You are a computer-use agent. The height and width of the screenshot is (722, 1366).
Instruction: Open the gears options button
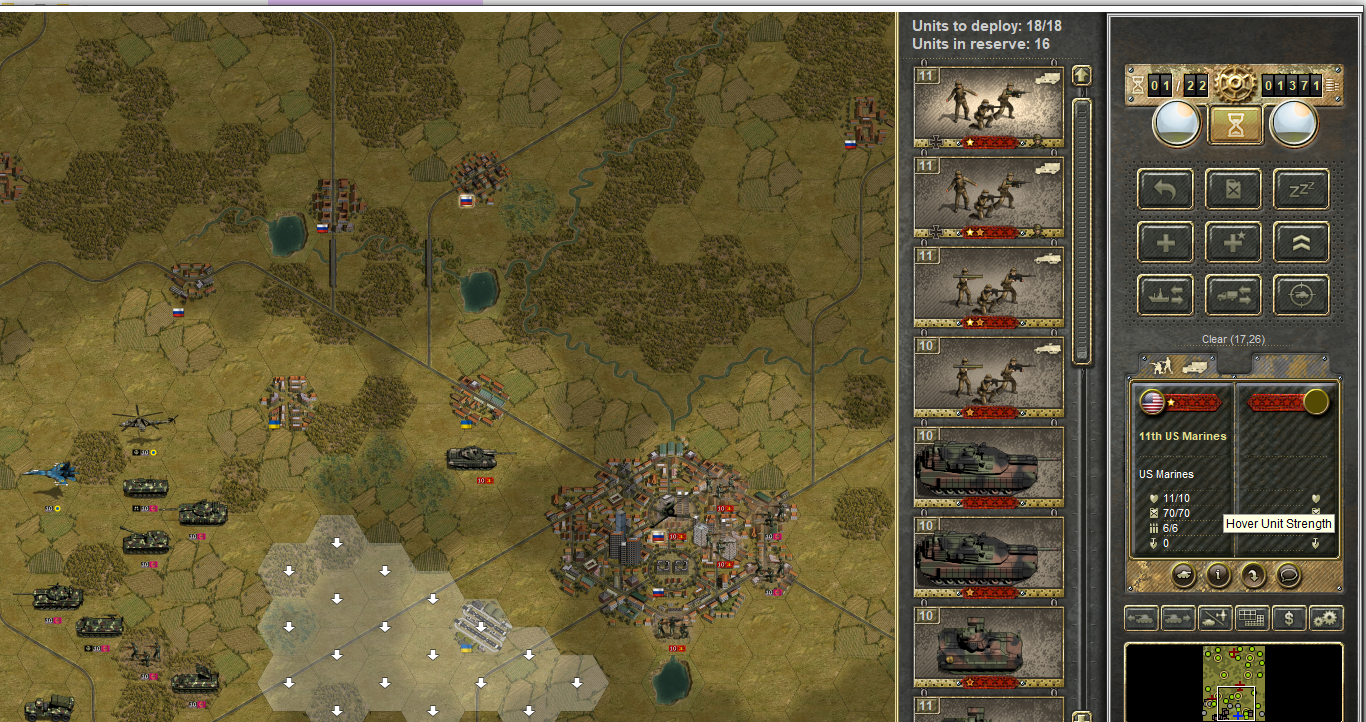1326,619
